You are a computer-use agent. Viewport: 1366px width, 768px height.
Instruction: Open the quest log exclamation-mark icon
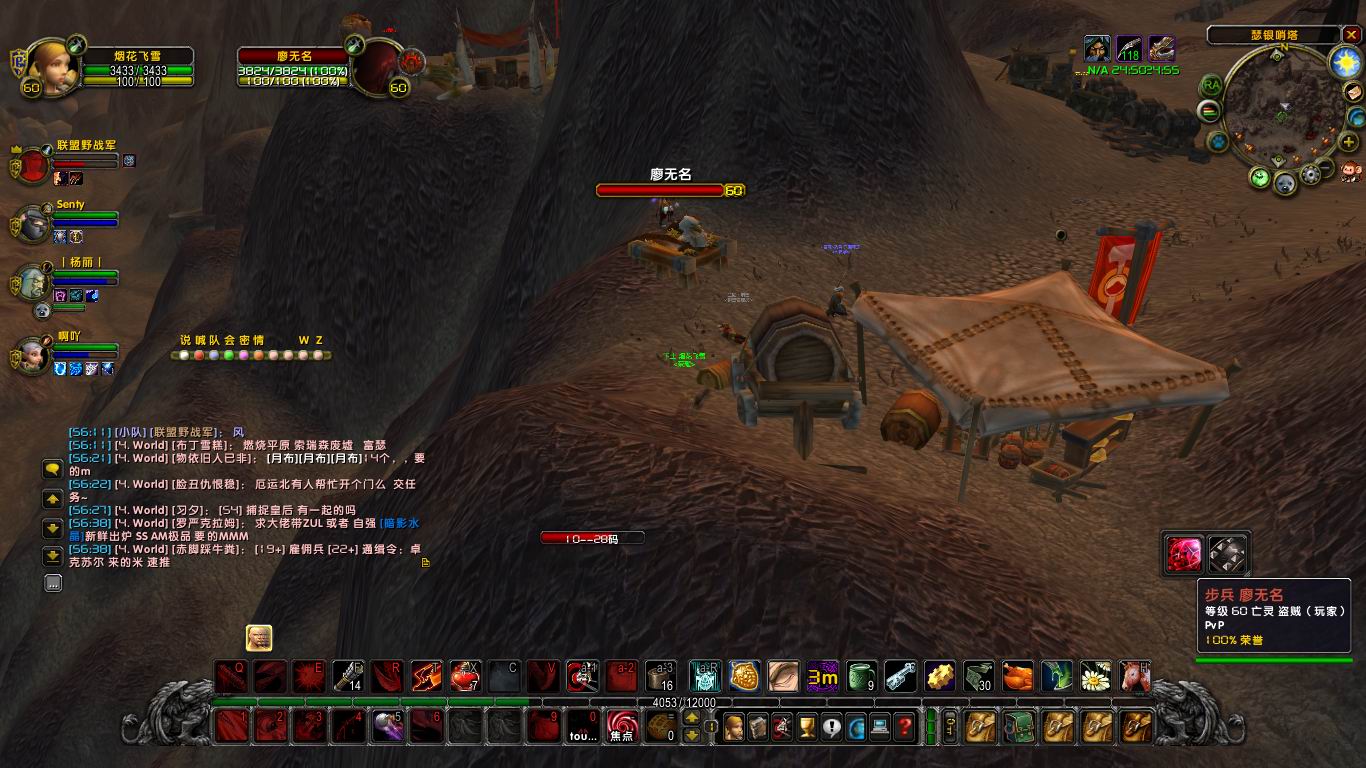(x=830, y=726)
